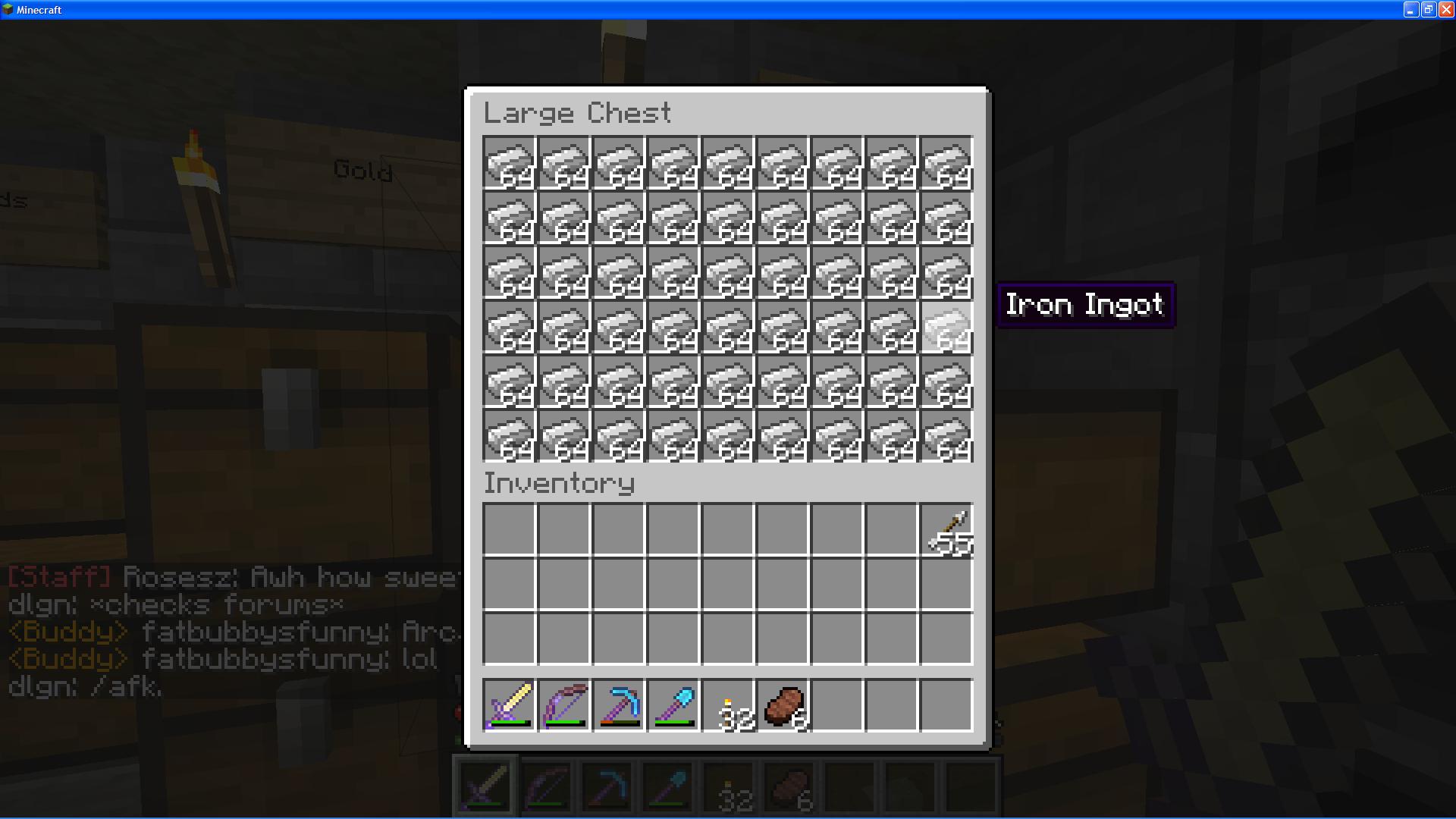Select the enchanted diamond shovel
Viewport: 1456px width, 819px height.
(x=674, y=705)
